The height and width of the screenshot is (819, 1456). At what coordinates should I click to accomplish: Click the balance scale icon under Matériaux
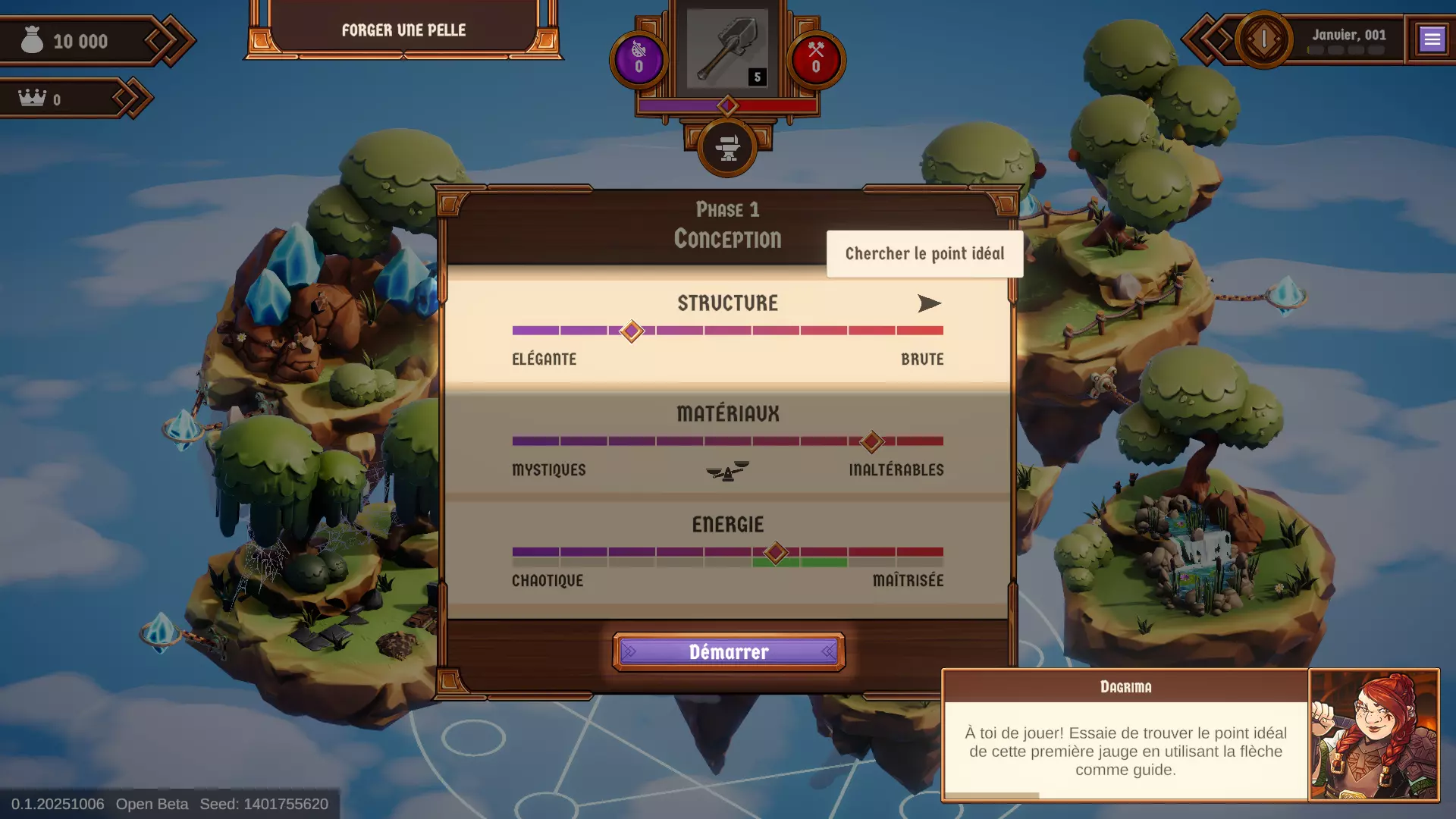[727, 472]
